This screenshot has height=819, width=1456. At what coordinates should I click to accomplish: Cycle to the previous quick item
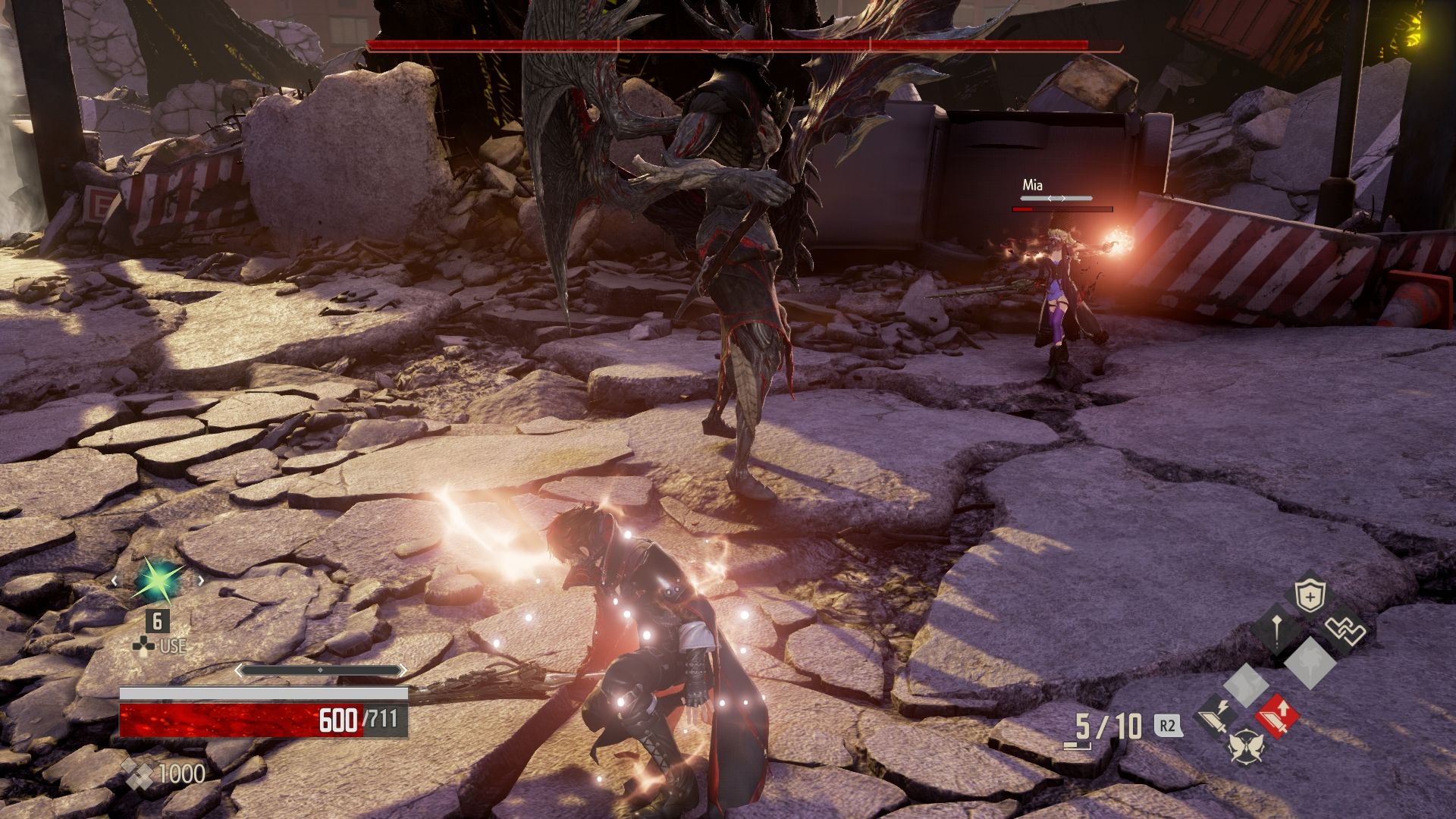[115, 581]
